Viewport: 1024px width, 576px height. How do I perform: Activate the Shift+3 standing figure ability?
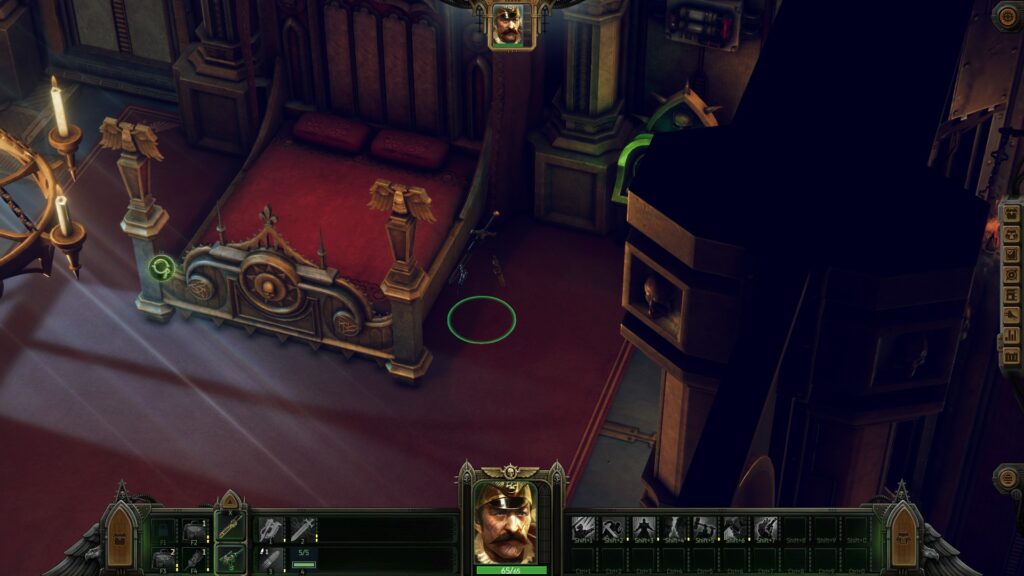pyautogui.click(x=644, y=528)
